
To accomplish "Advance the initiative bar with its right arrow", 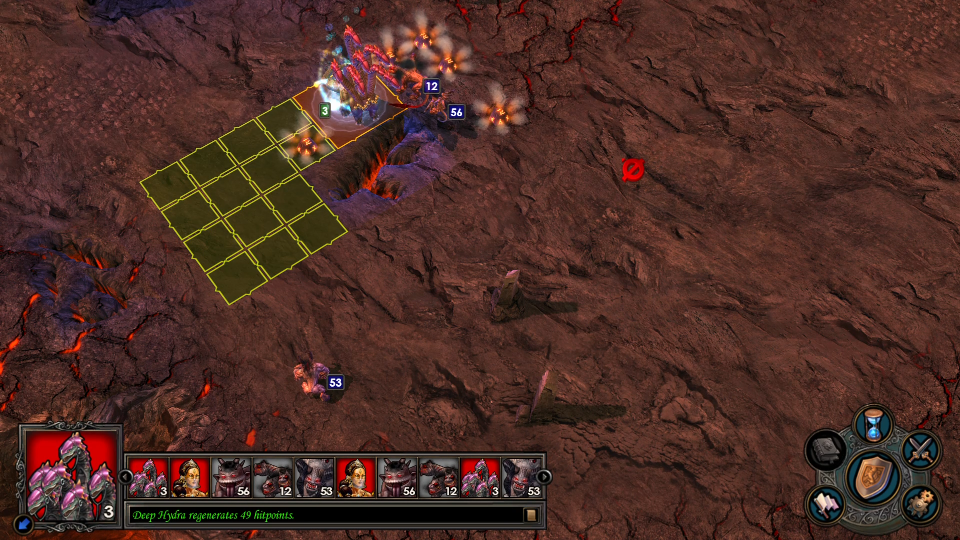I will [544, 477].
